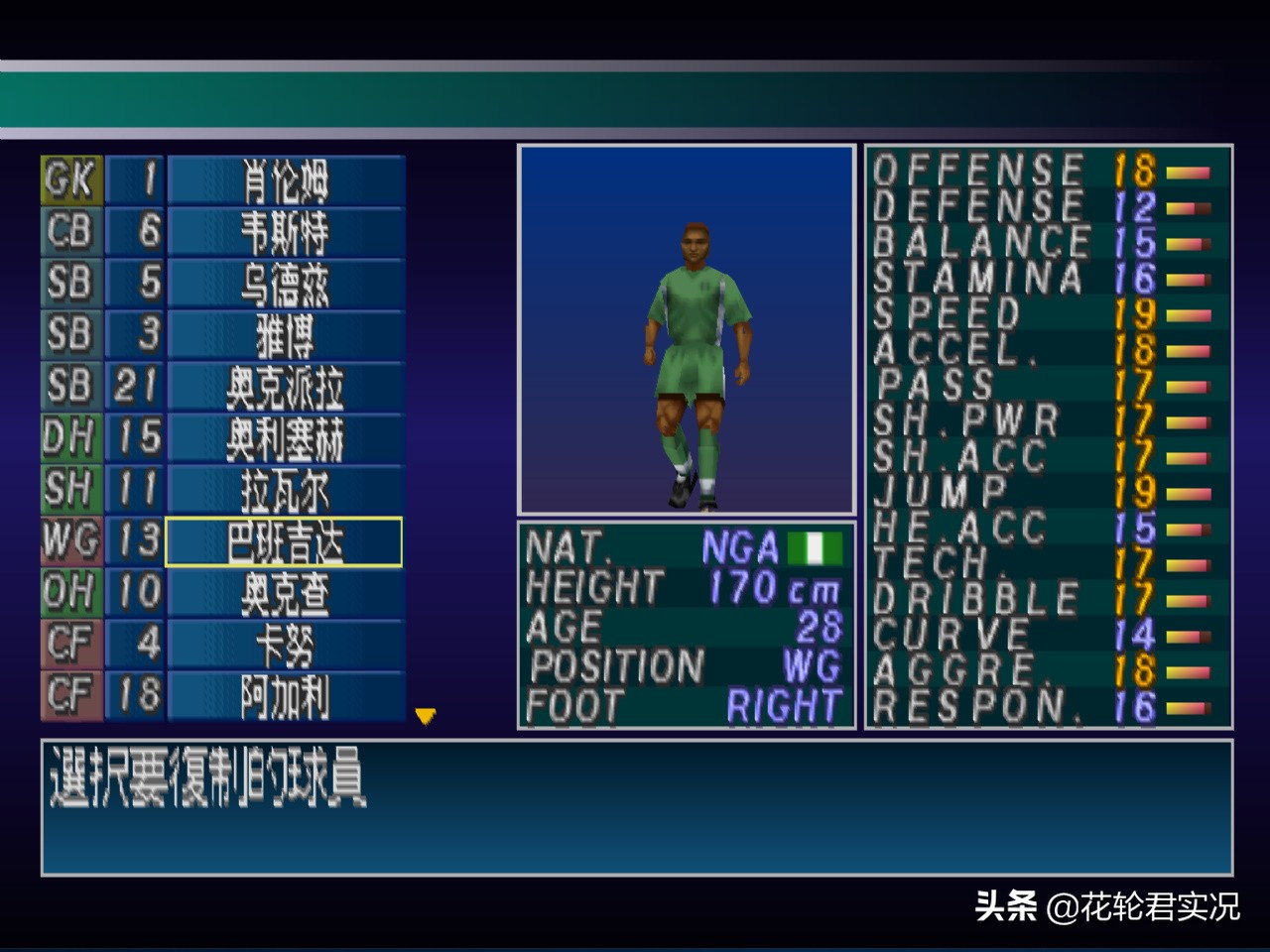
Task: Select the WG position badge of 巴班吉达
Action: click(69, 540)
